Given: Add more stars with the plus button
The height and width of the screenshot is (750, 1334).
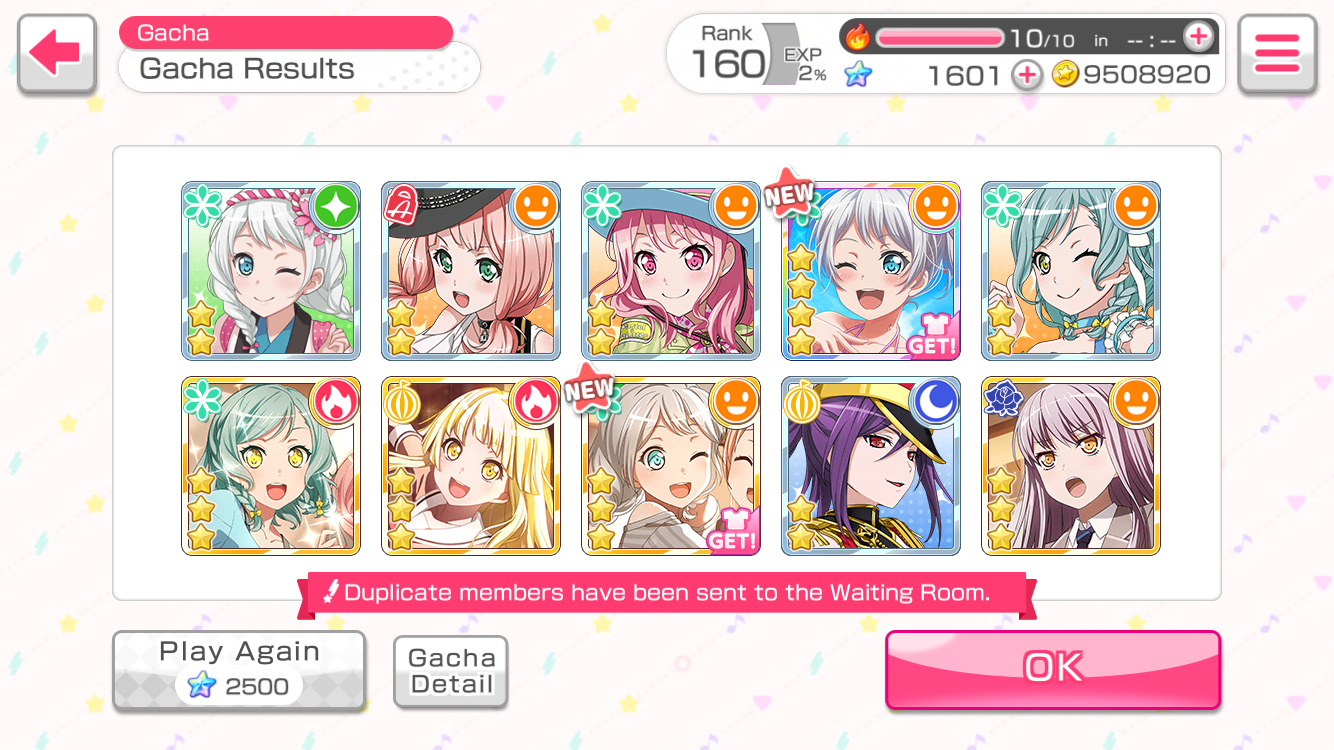Looking at the screenshot, I should coord(1026,75).
